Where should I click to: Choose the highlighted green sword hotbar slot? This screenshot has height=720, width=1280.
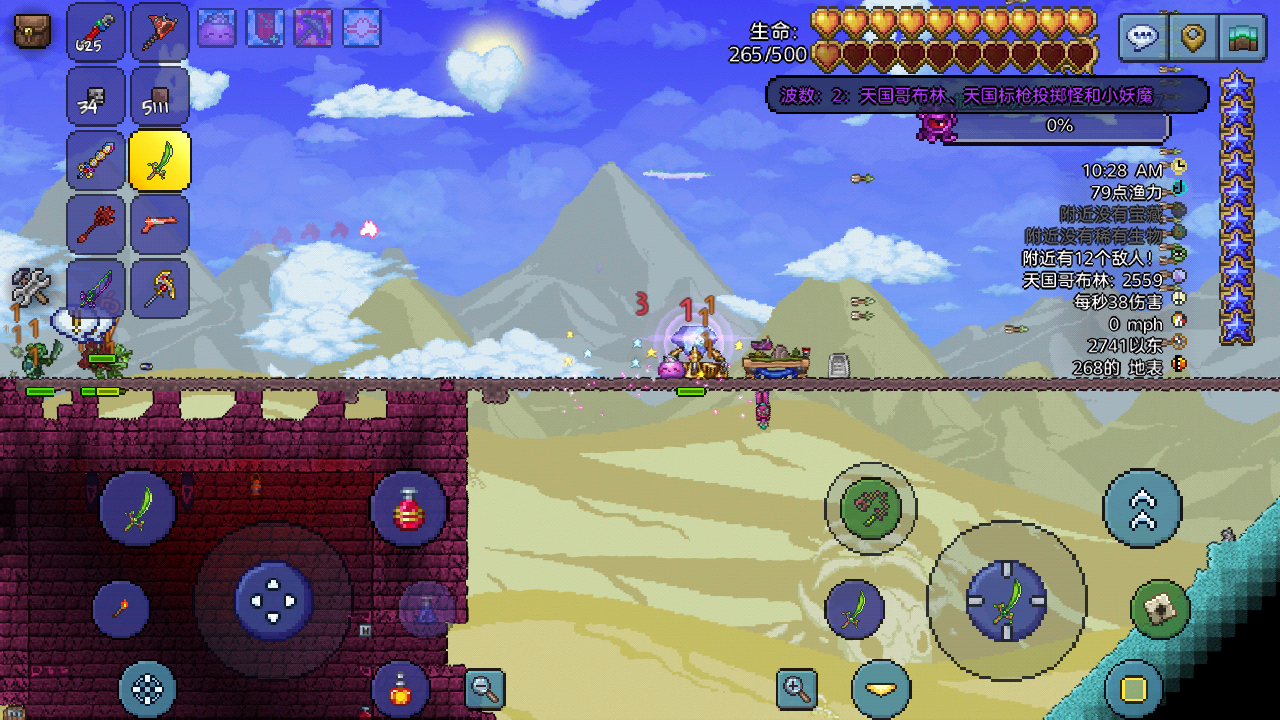click(x=160, y=160)
